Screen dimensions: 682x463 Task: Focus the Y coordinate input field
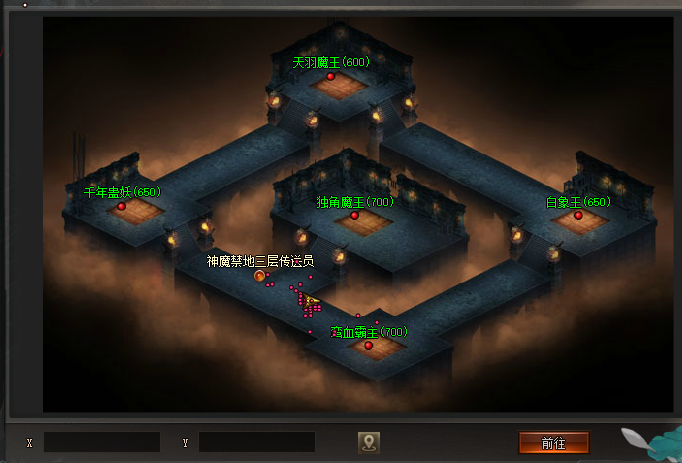256,442
